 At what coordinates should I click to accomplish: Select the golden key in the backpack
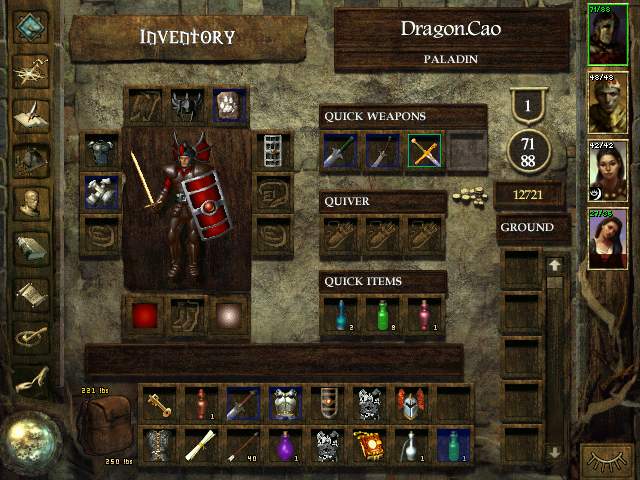pyautogui.click(x=158, y=403)
